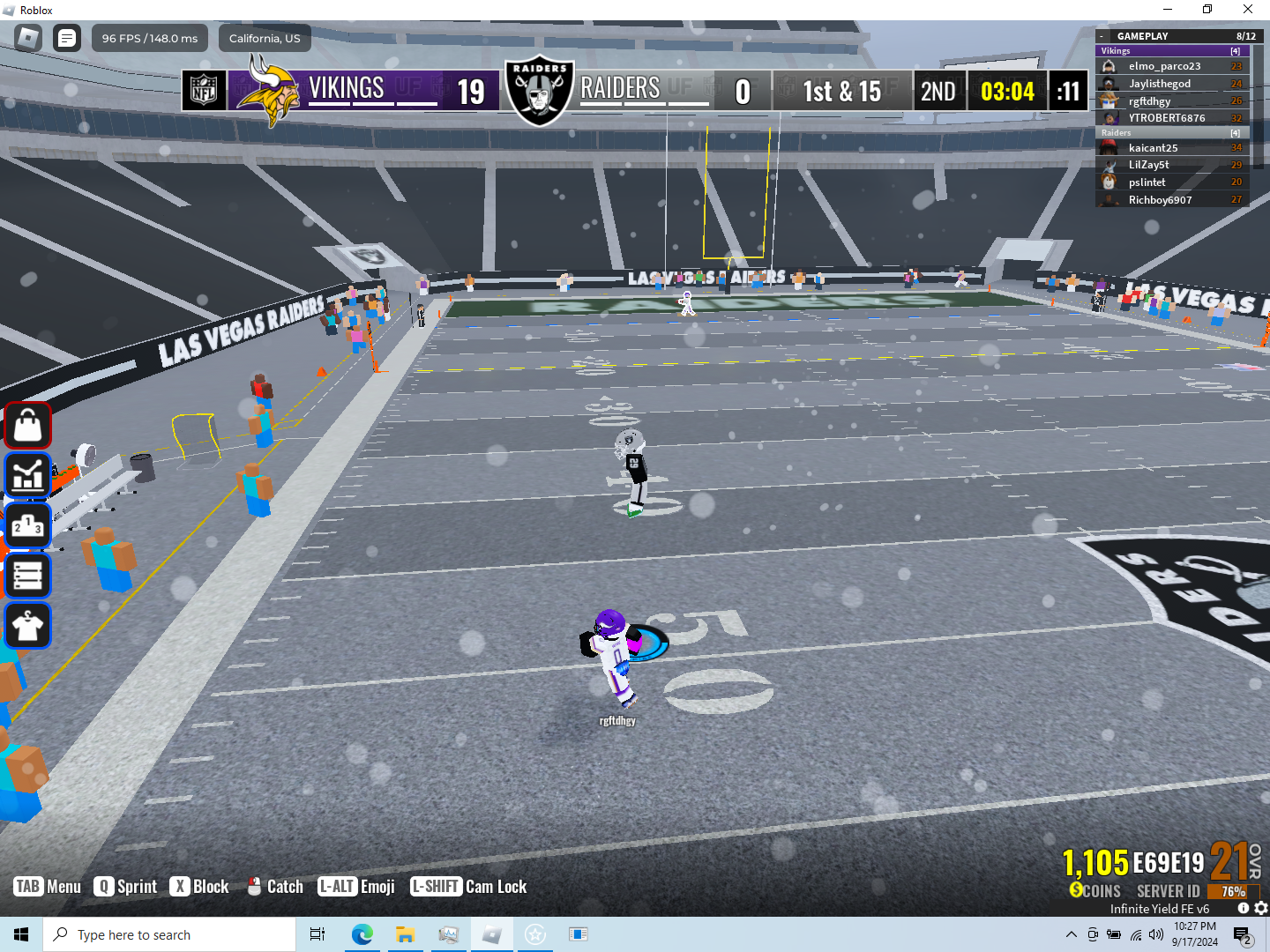Open the Roblox main menu icon
Image resolution: width=1270 pixels, height=952 pixels.
(28, 38)
